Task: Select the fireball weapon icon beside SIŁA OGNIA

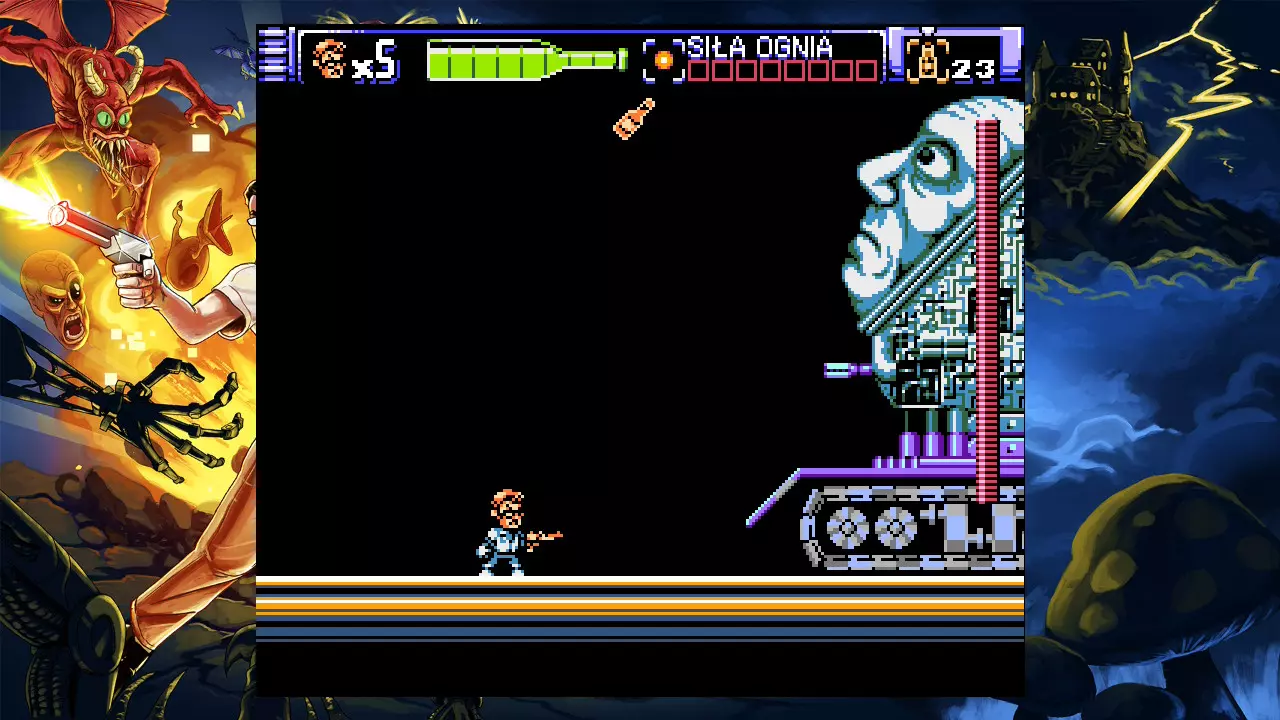Action: (663, 60)
